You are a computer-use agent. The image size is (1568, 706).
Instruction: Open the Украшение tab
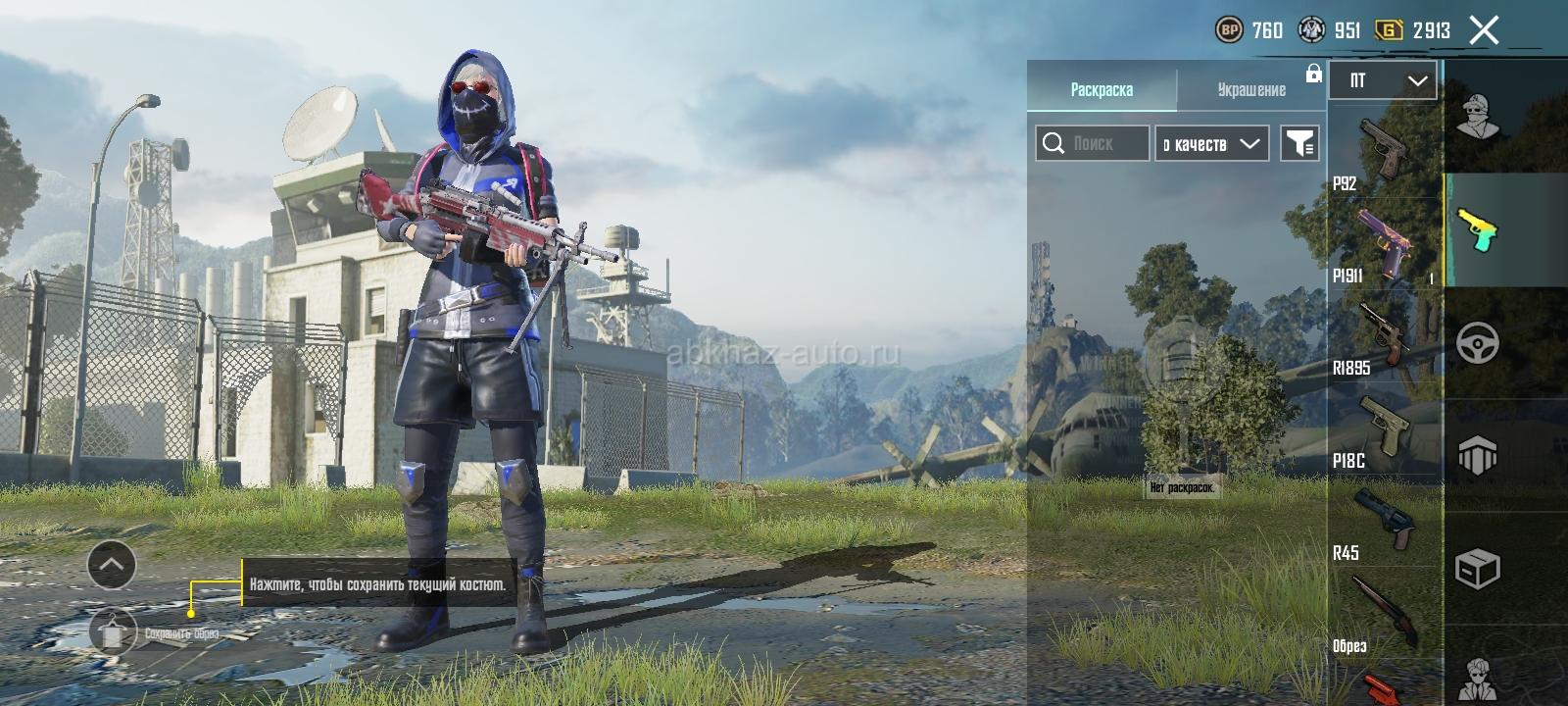click(1251, 89)
